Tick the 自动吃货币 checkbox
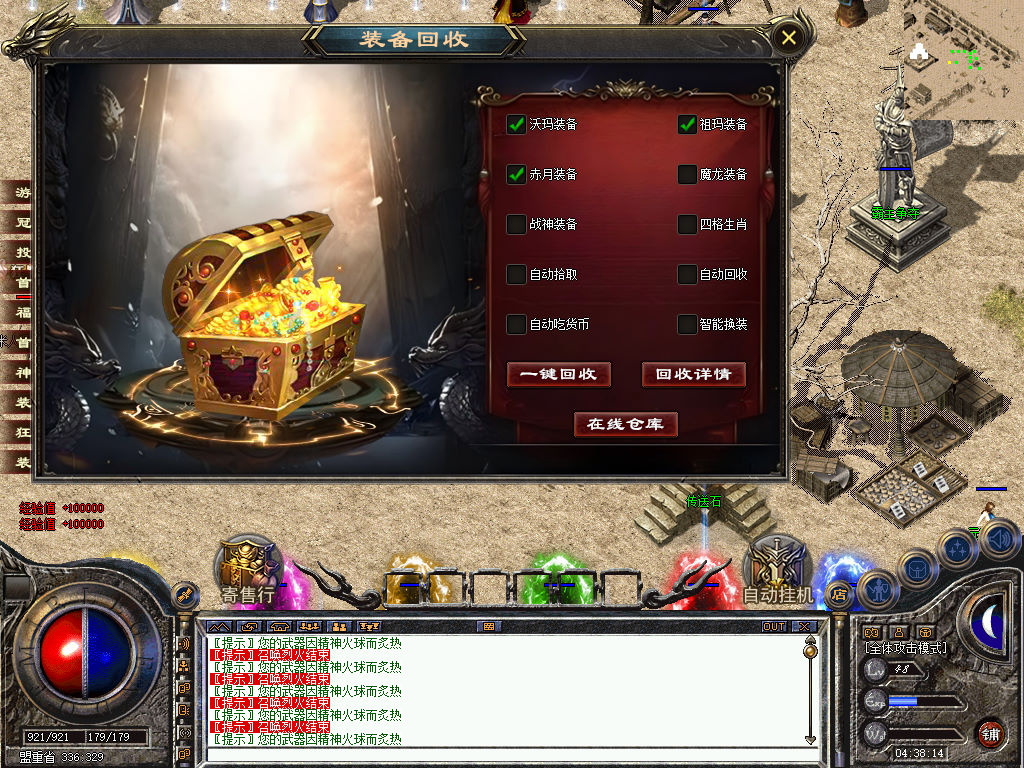The height and width of the screenshot is (768, 1024). pyautogui.click(x=516, y=324)
